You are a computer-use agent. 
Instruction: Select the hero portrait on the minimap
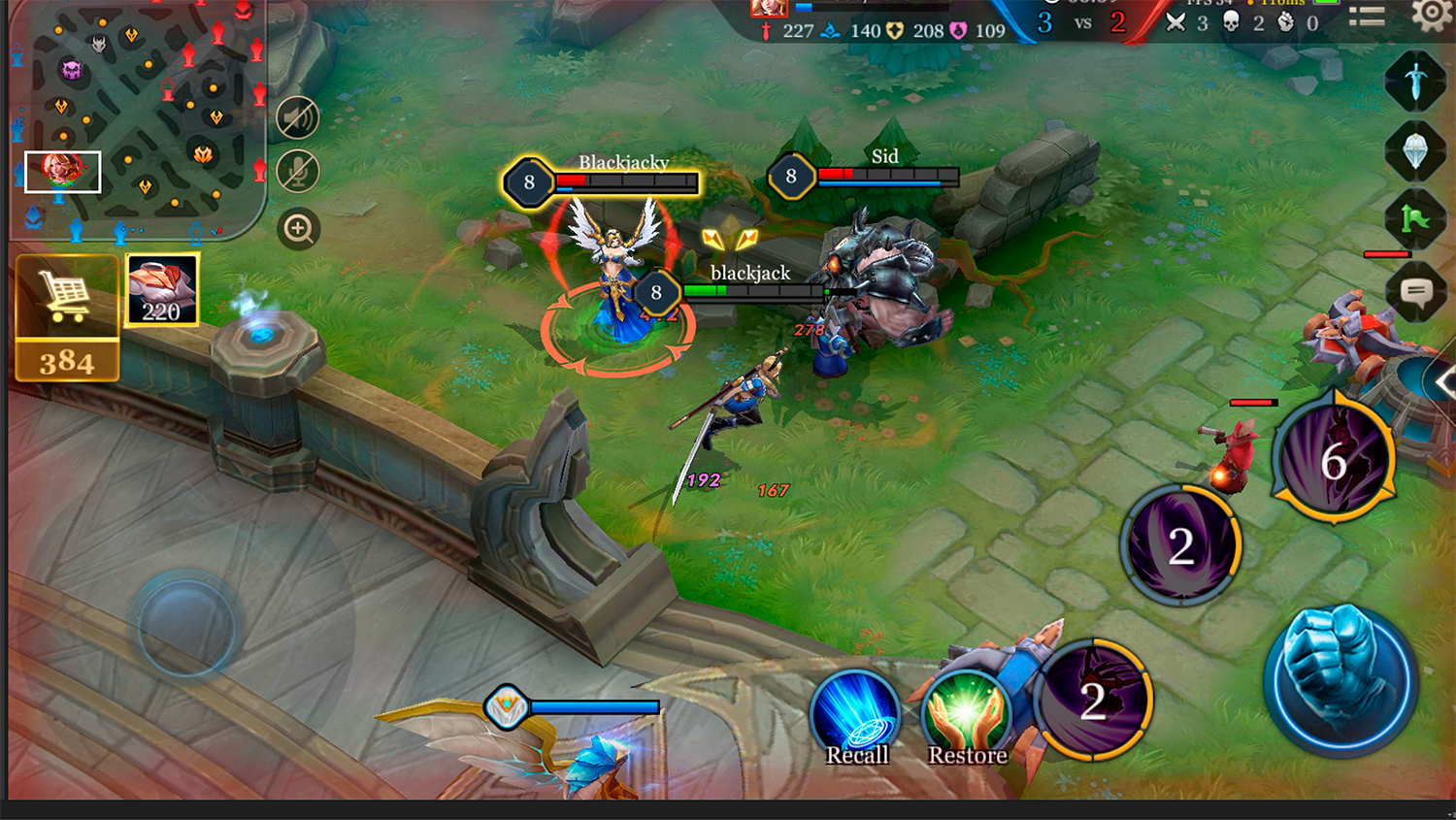pyautogui.click(x=62, y=171)
